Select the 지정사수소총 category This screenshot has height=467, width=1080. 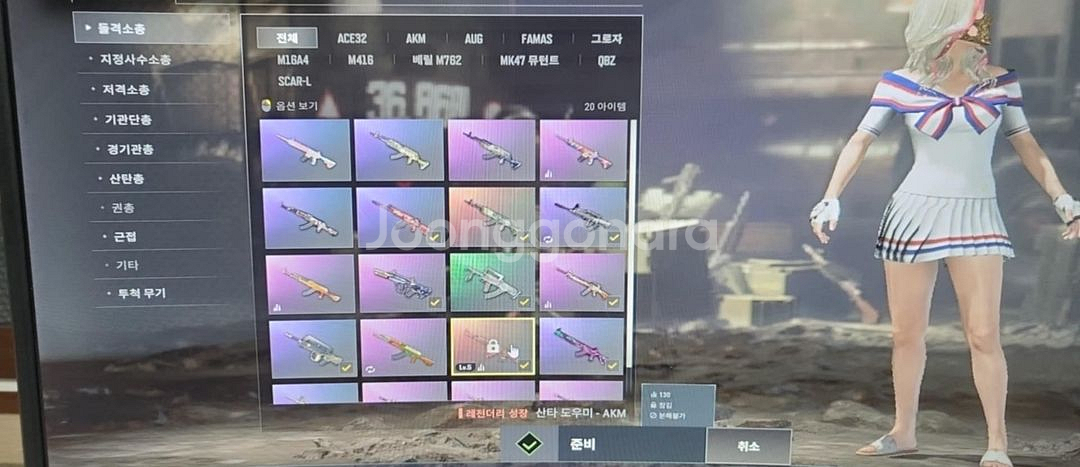pyautogui.click(x=135, y=59)
